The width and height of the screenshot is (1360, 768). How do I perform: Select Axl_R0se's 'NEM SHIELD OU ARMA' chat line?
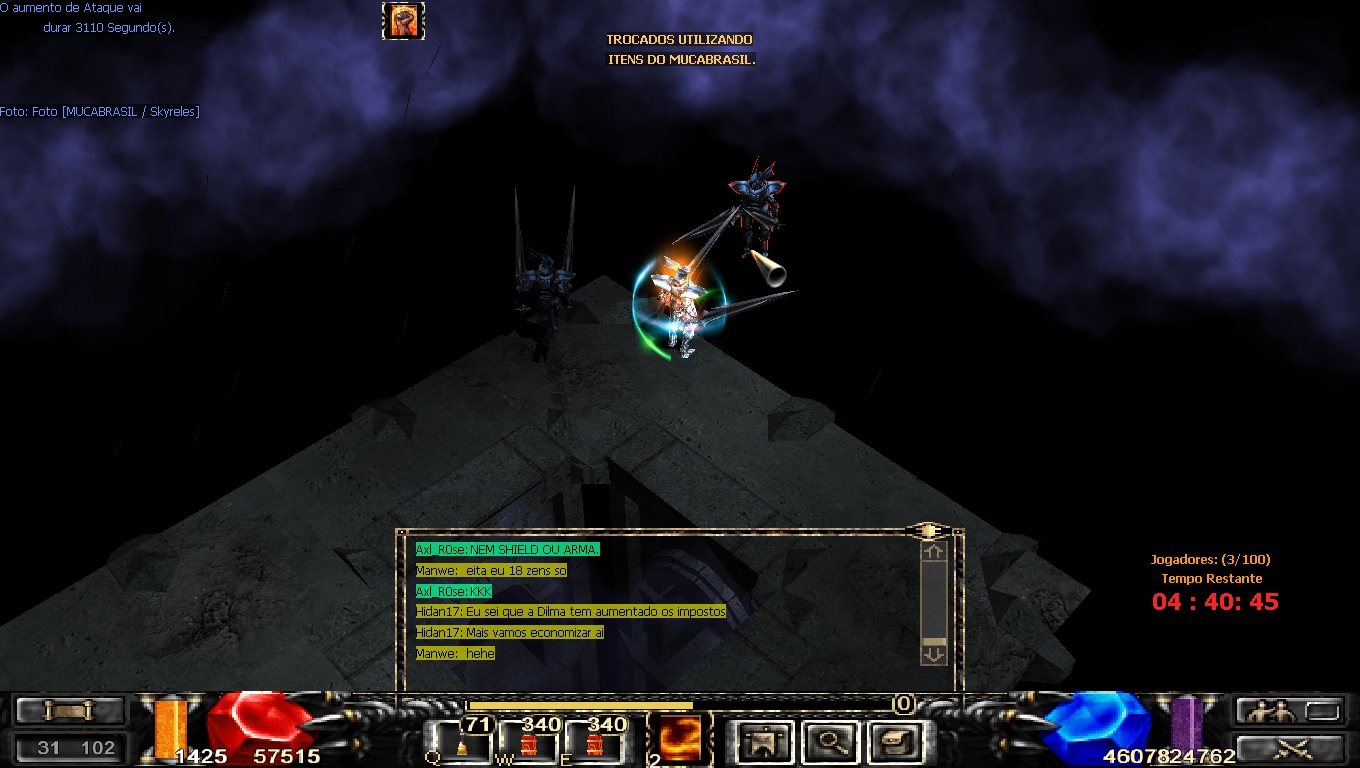point(507,549)
